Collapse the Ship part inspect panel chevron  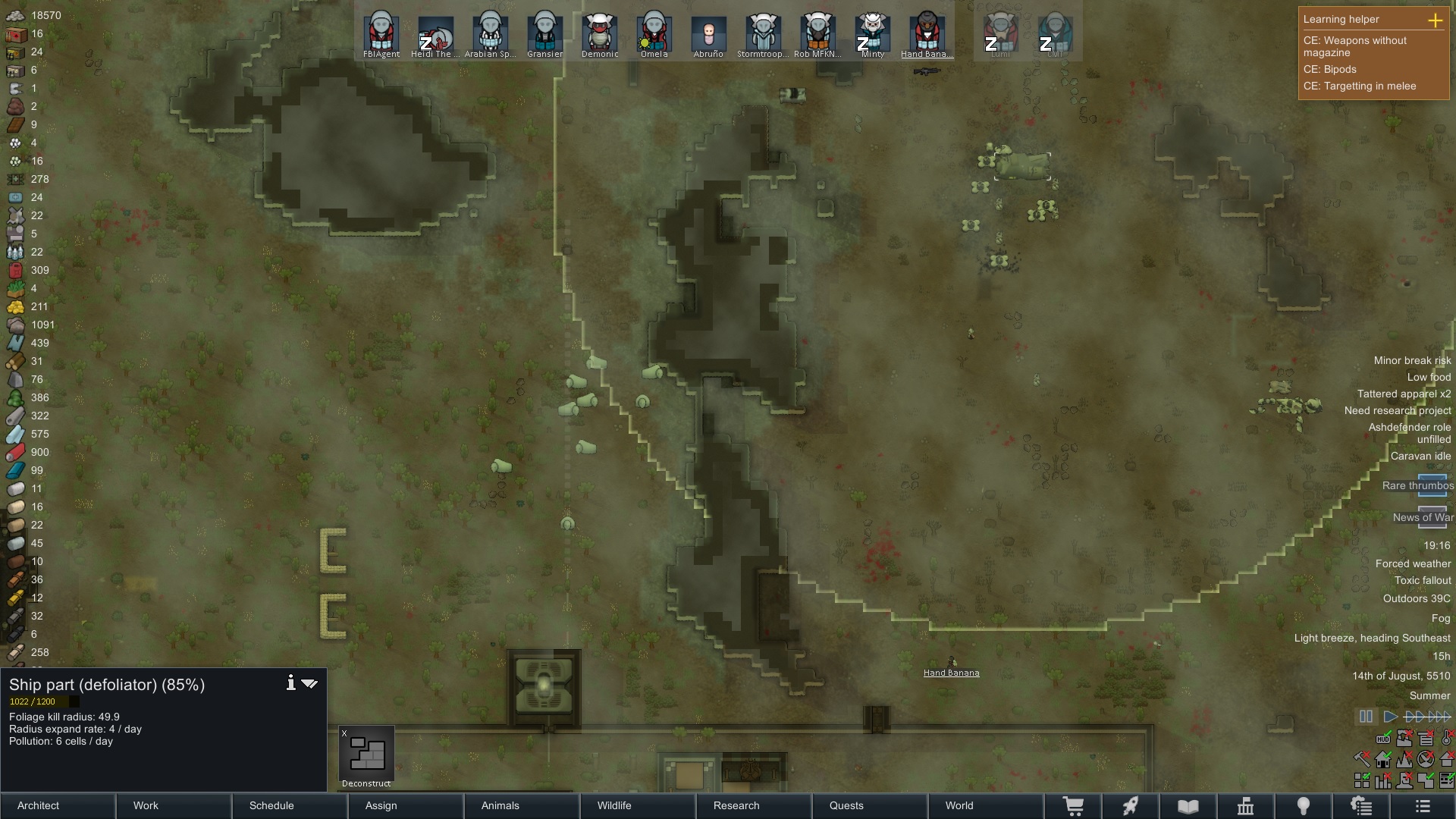coord(309,682)
